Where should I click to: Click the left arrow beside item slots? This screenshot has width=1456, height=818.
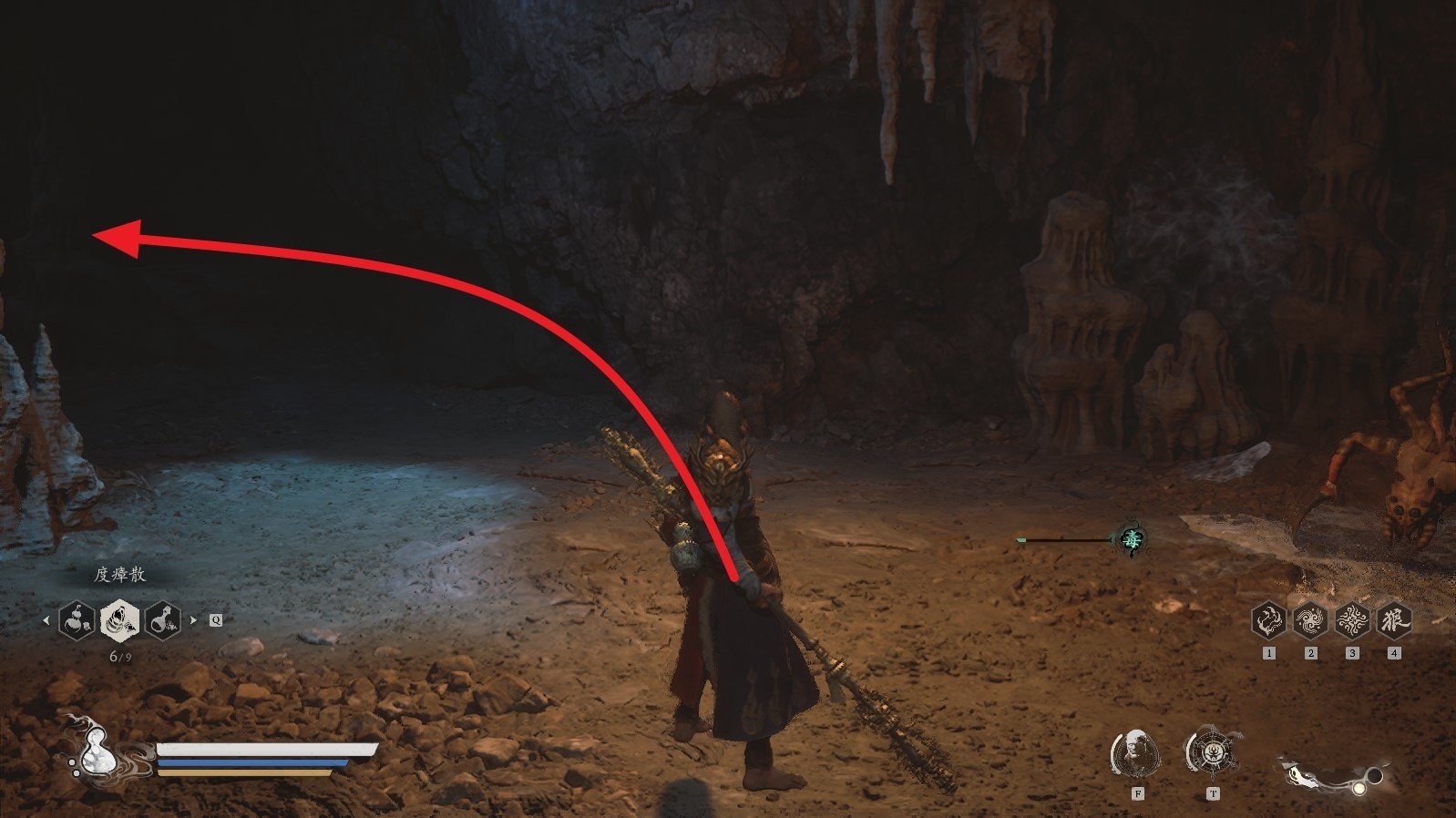(46, 620)
